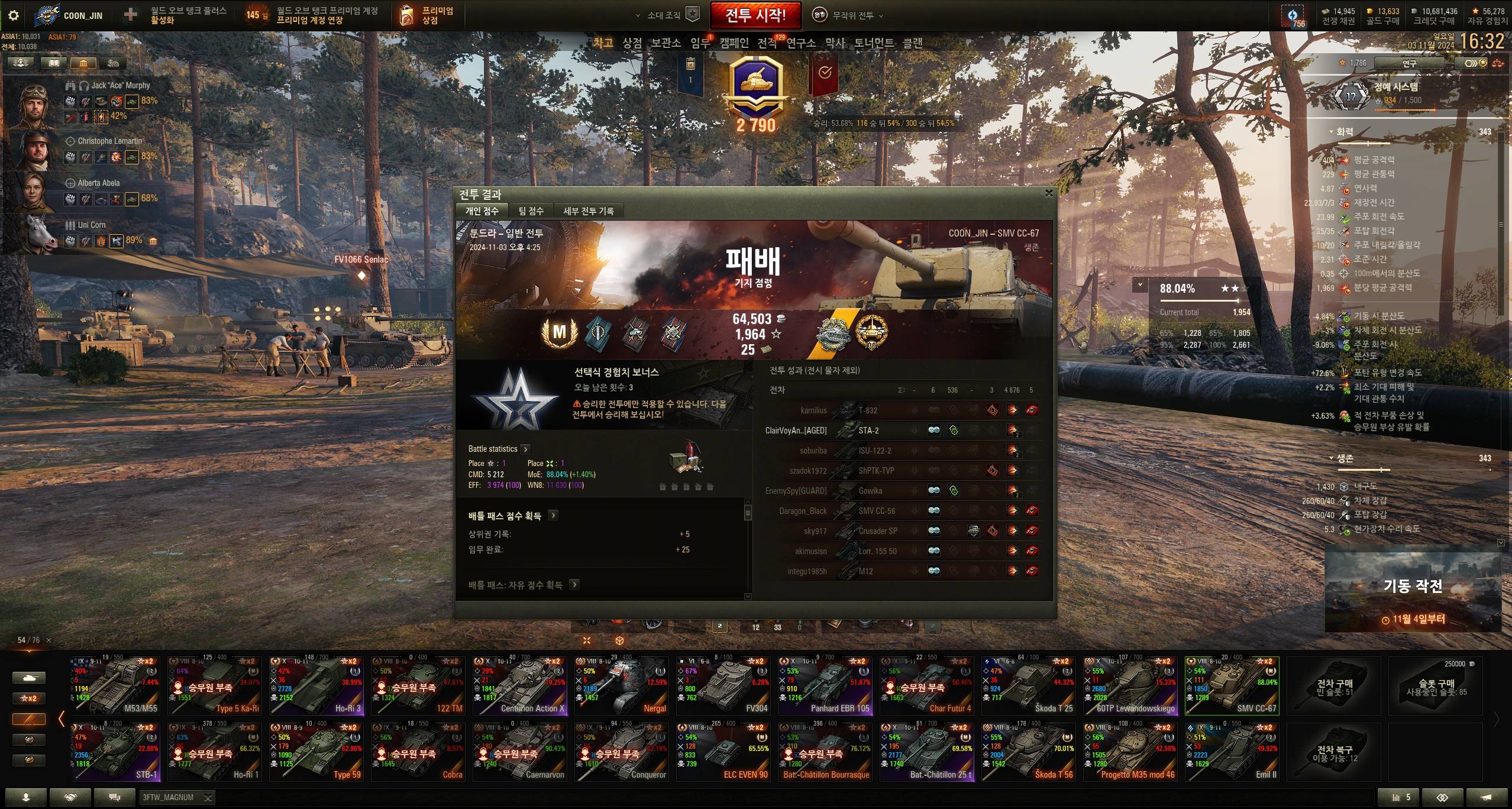Viewport: 1512px width, 809px height.
Task: Open the 연구소 menu
Action: tap(800, 43)
